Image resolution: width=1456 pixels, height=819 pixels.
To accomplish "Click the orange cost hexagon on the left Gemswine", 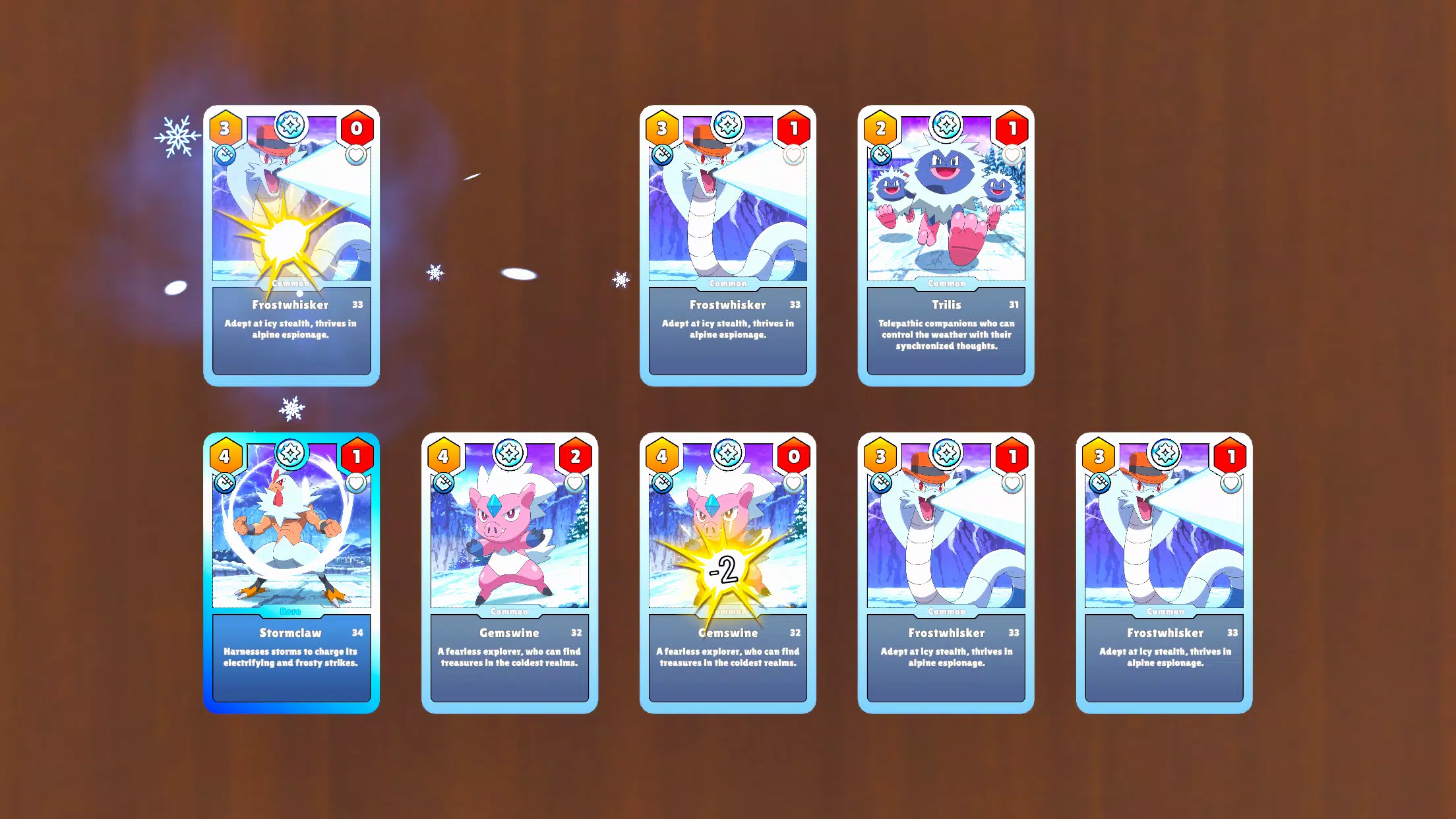I will coord(443,455).
